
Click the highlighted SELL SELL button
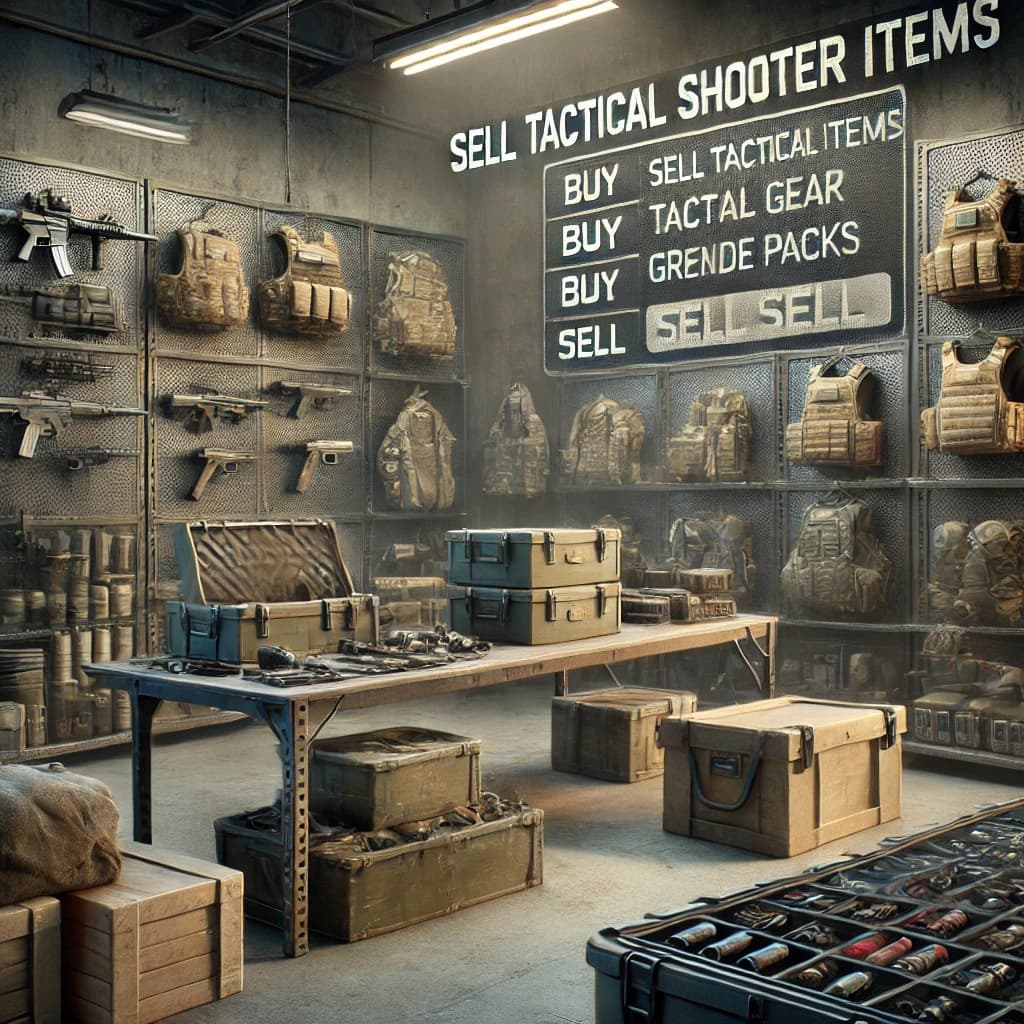point(766,313)
